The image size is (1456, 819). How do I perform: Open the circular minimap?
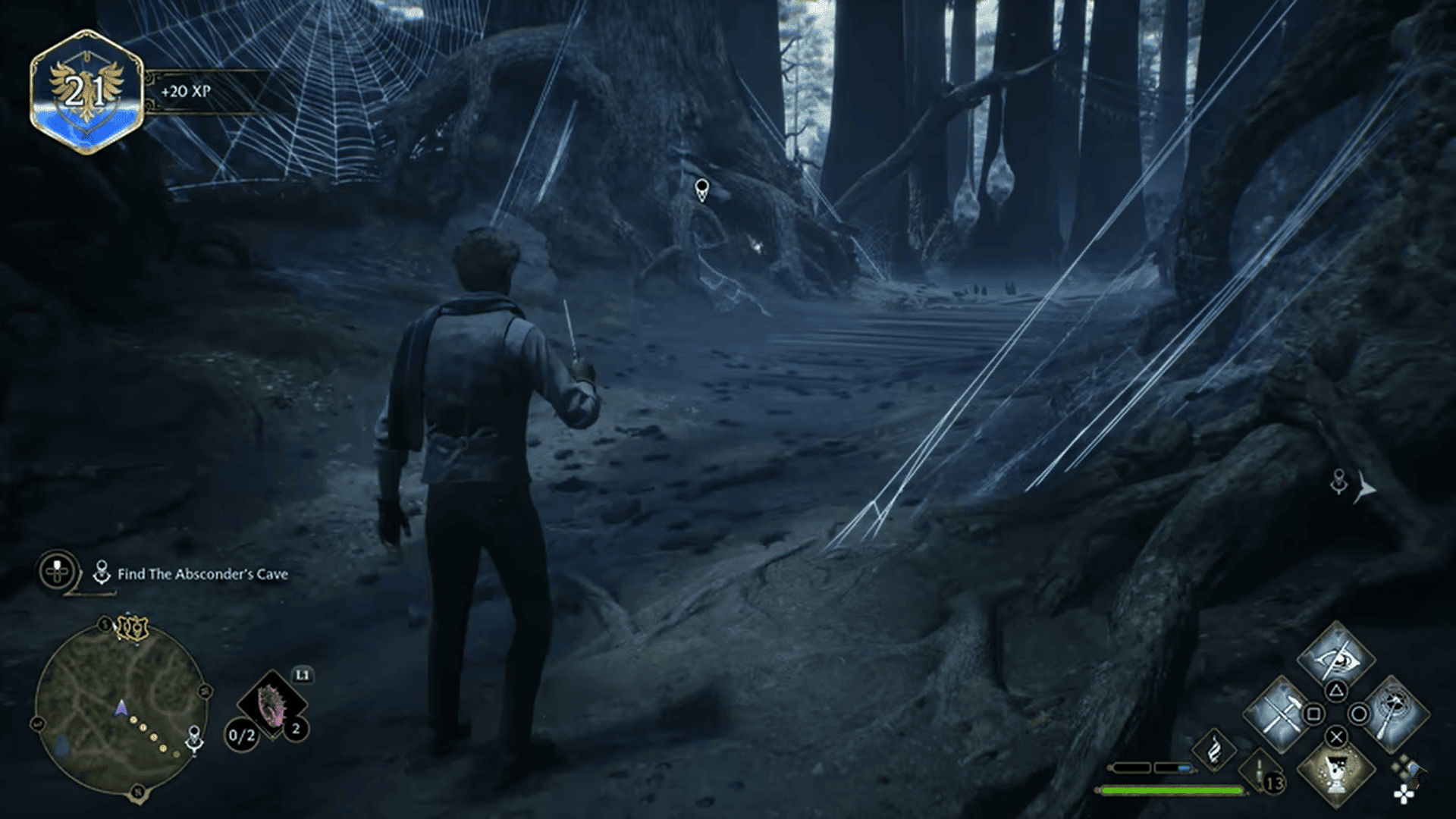coord(120,709)
